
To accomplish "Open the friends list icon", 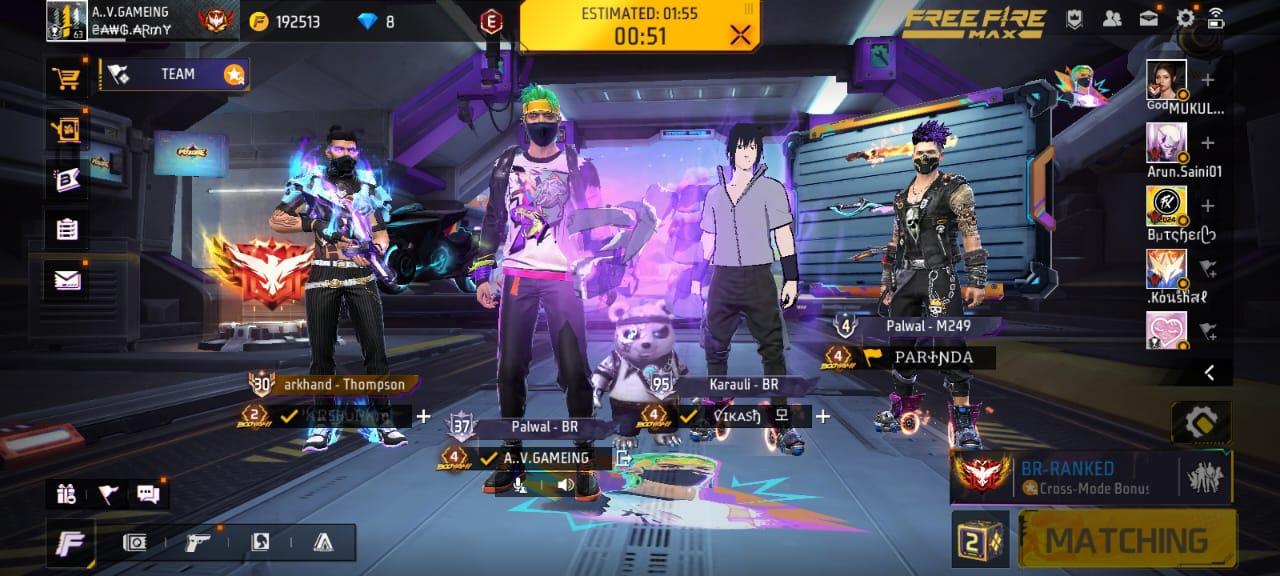I will [1112, 18].
